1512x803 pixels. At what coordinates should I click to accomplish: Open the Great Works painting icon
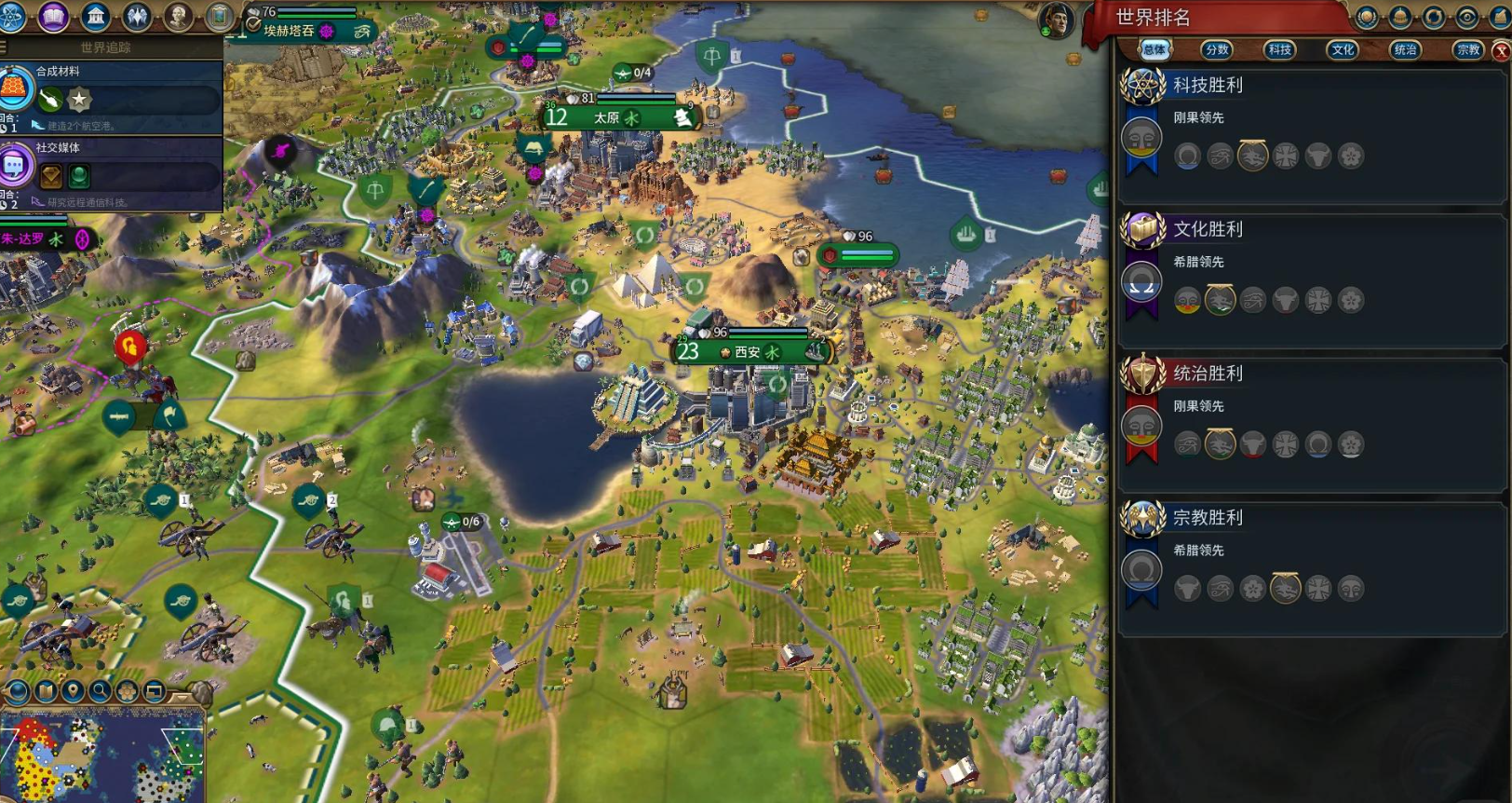pos(219,16)
